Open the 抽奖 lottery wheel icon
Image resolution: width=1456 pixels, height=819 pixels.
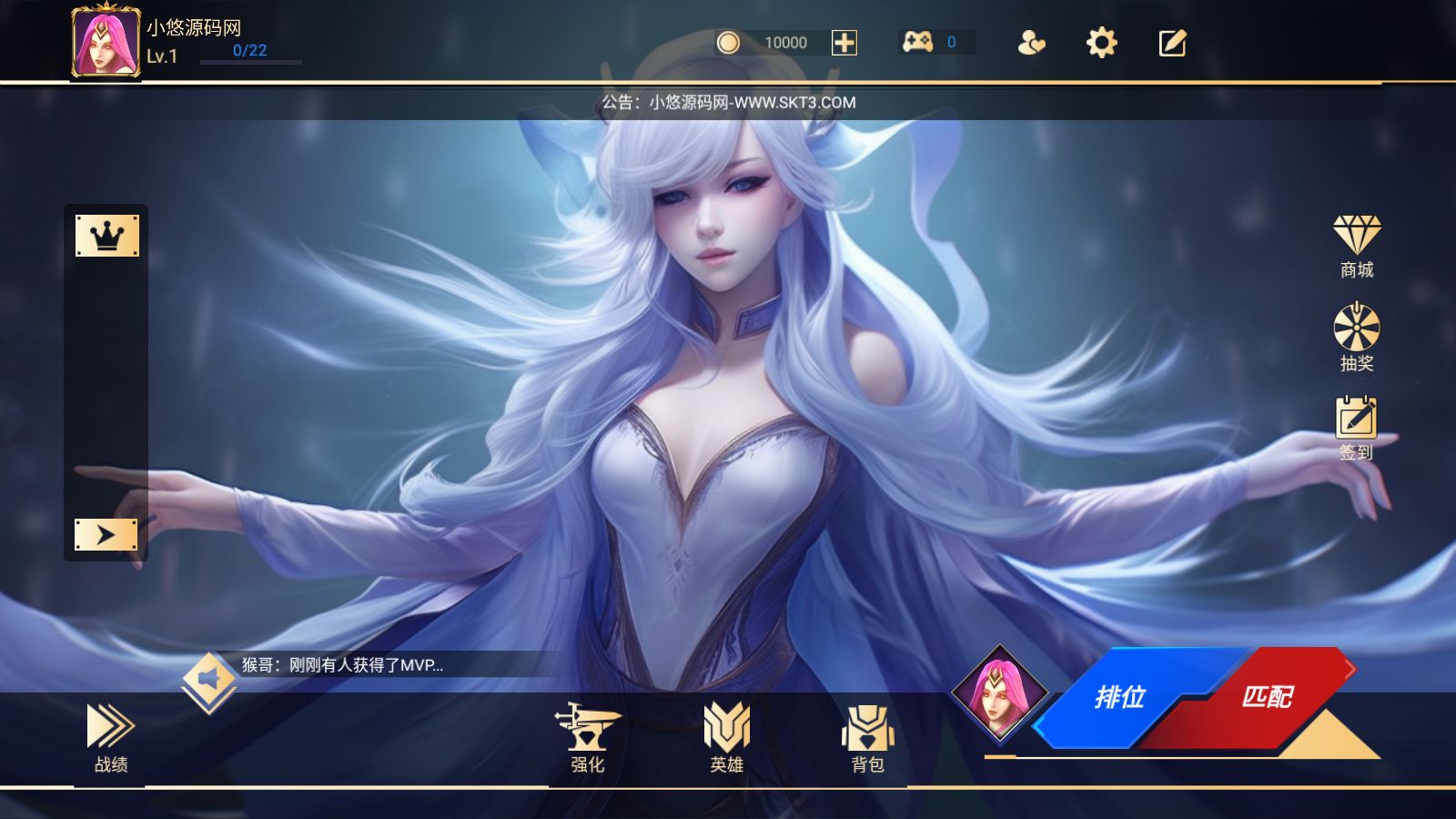(x=1357, y=329)
